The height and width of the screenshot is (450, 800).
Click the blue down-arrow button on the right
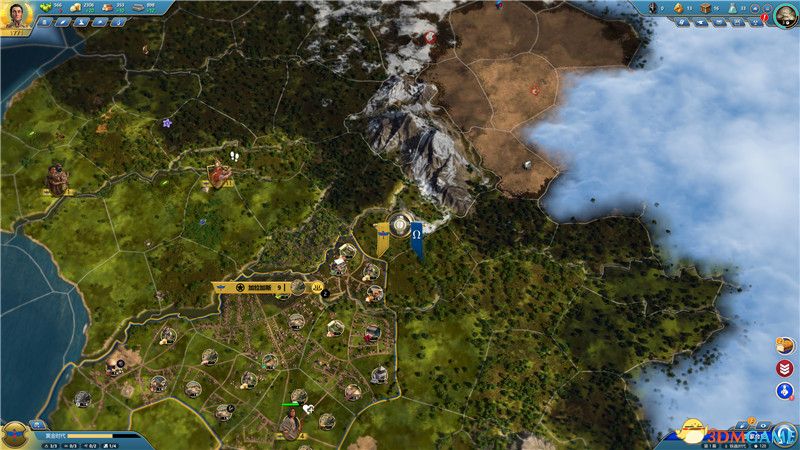pyautogui.click(x=785, y=390)
